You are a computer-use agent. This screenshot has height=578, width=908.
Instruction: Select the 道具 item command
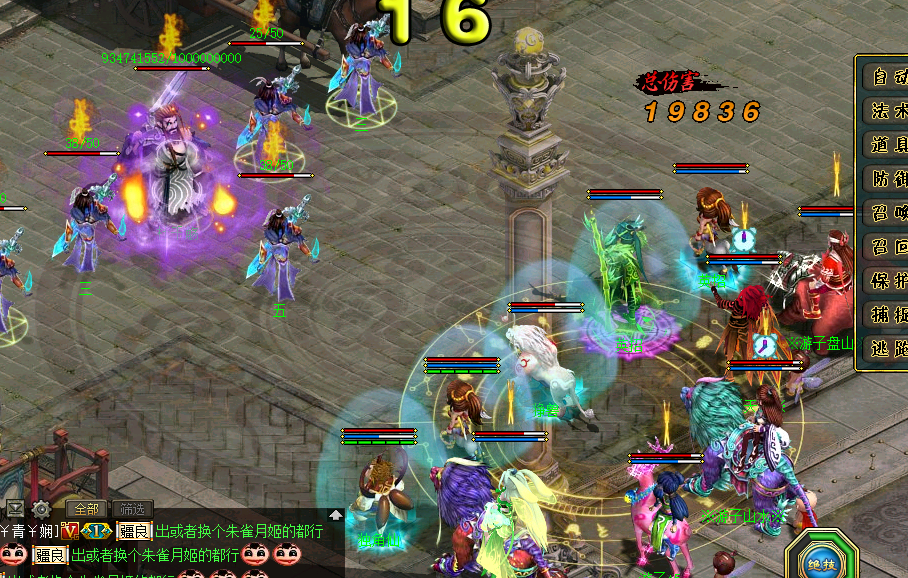coord(886,144)
